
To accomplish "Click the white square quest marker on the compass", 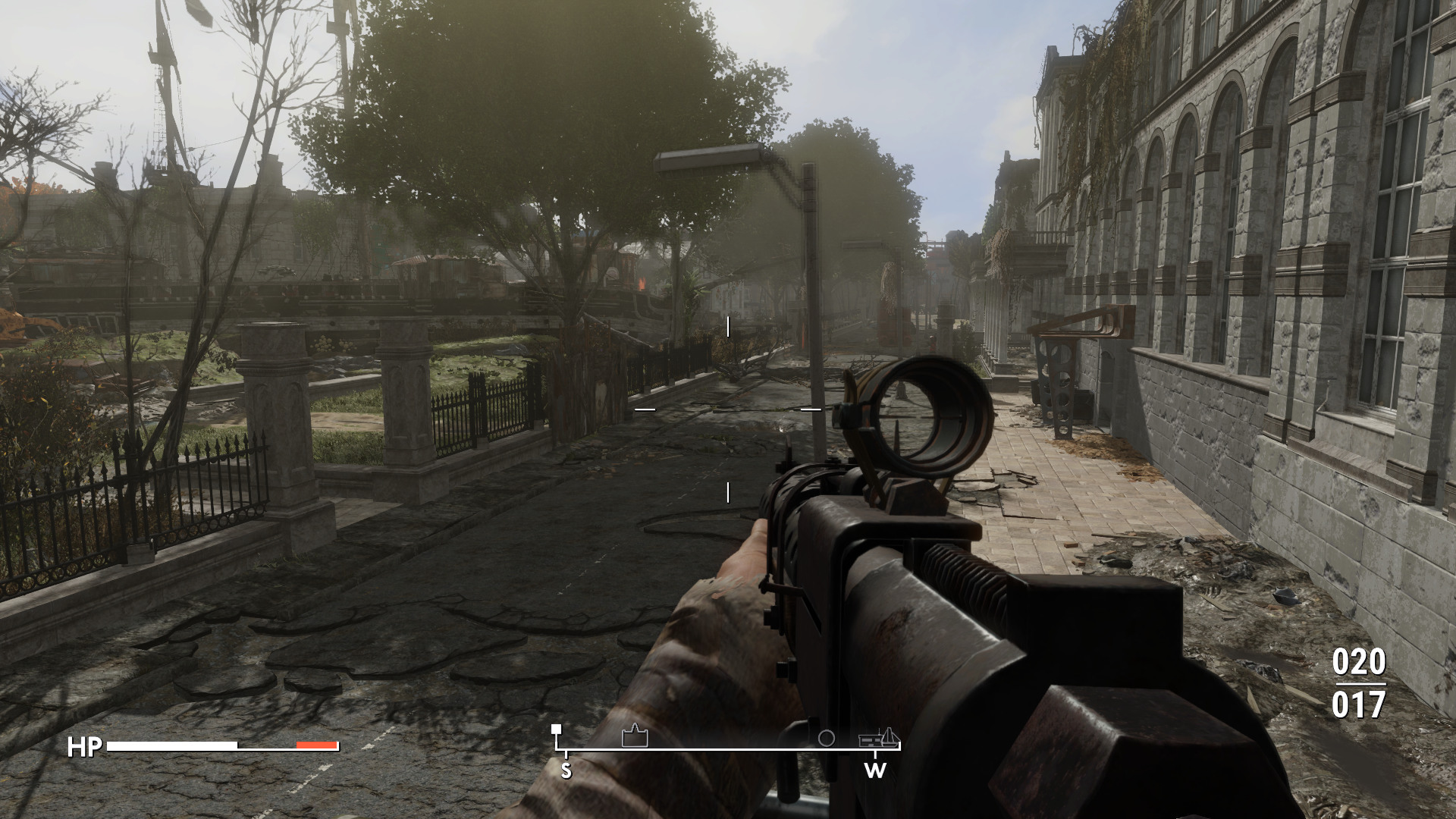I will coord(556,730).
